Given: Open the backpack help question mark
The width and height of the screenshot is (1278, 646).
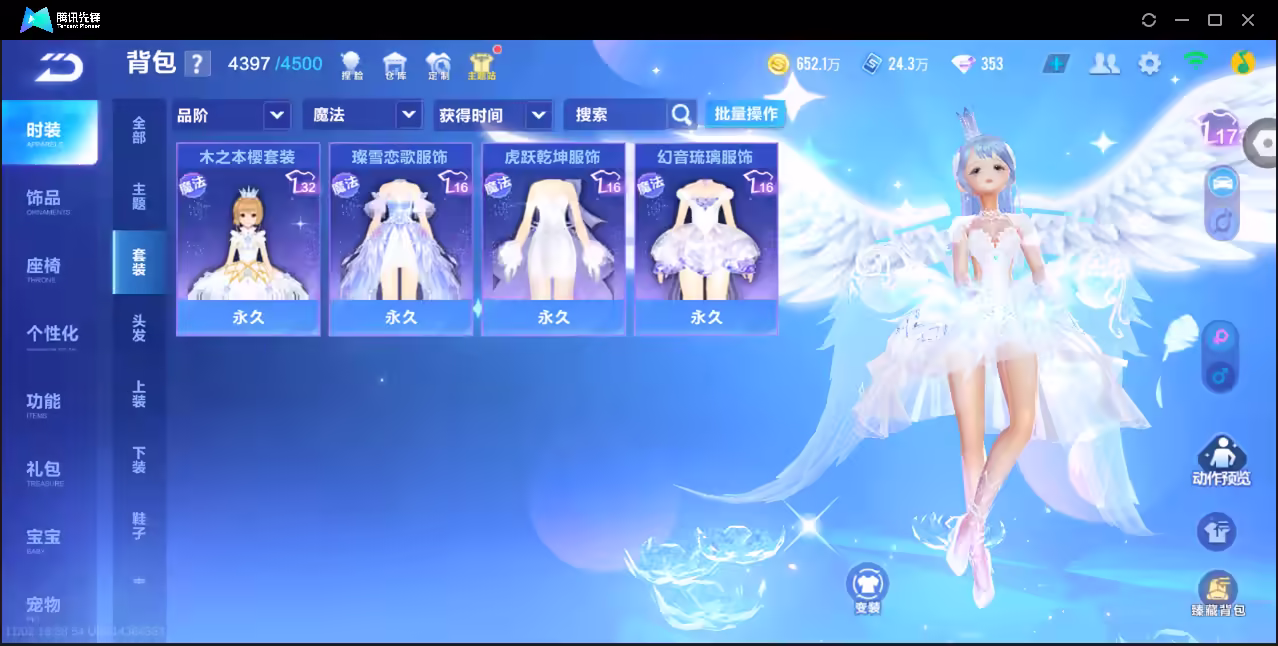Looking at the screenshot, I should tap(198, 64).
